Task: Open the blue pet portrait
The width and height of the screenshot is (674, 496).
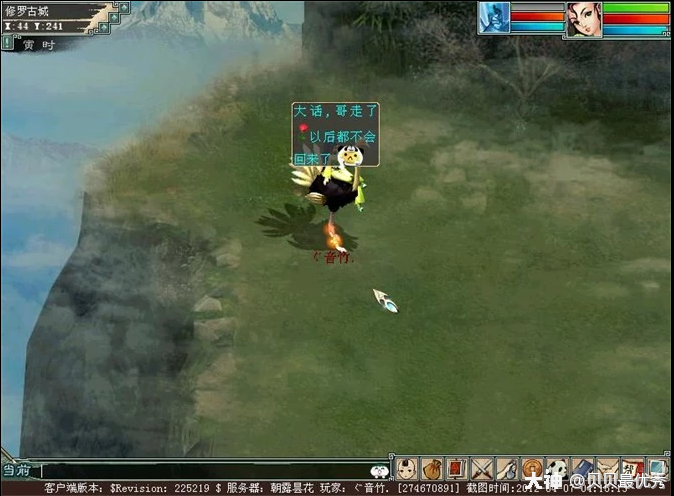Action: 494,17
